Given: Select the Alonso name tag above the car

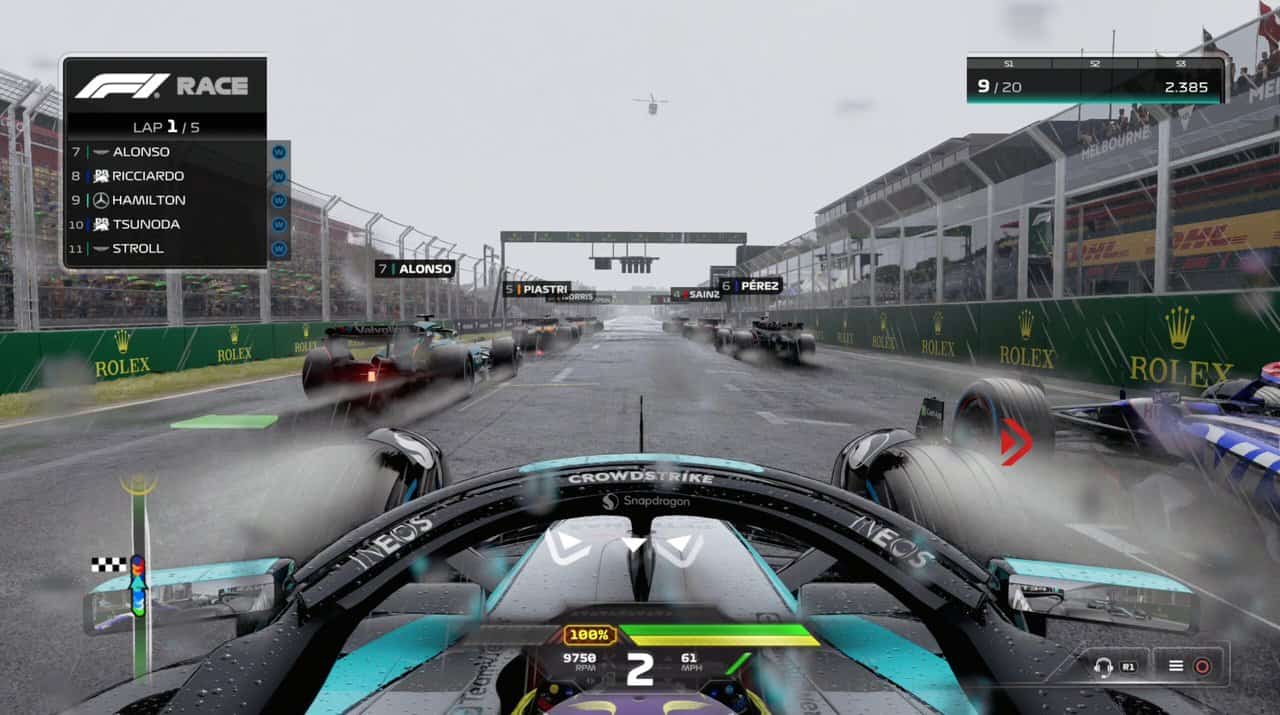Looking at the screenshot, I should (415, 268).
